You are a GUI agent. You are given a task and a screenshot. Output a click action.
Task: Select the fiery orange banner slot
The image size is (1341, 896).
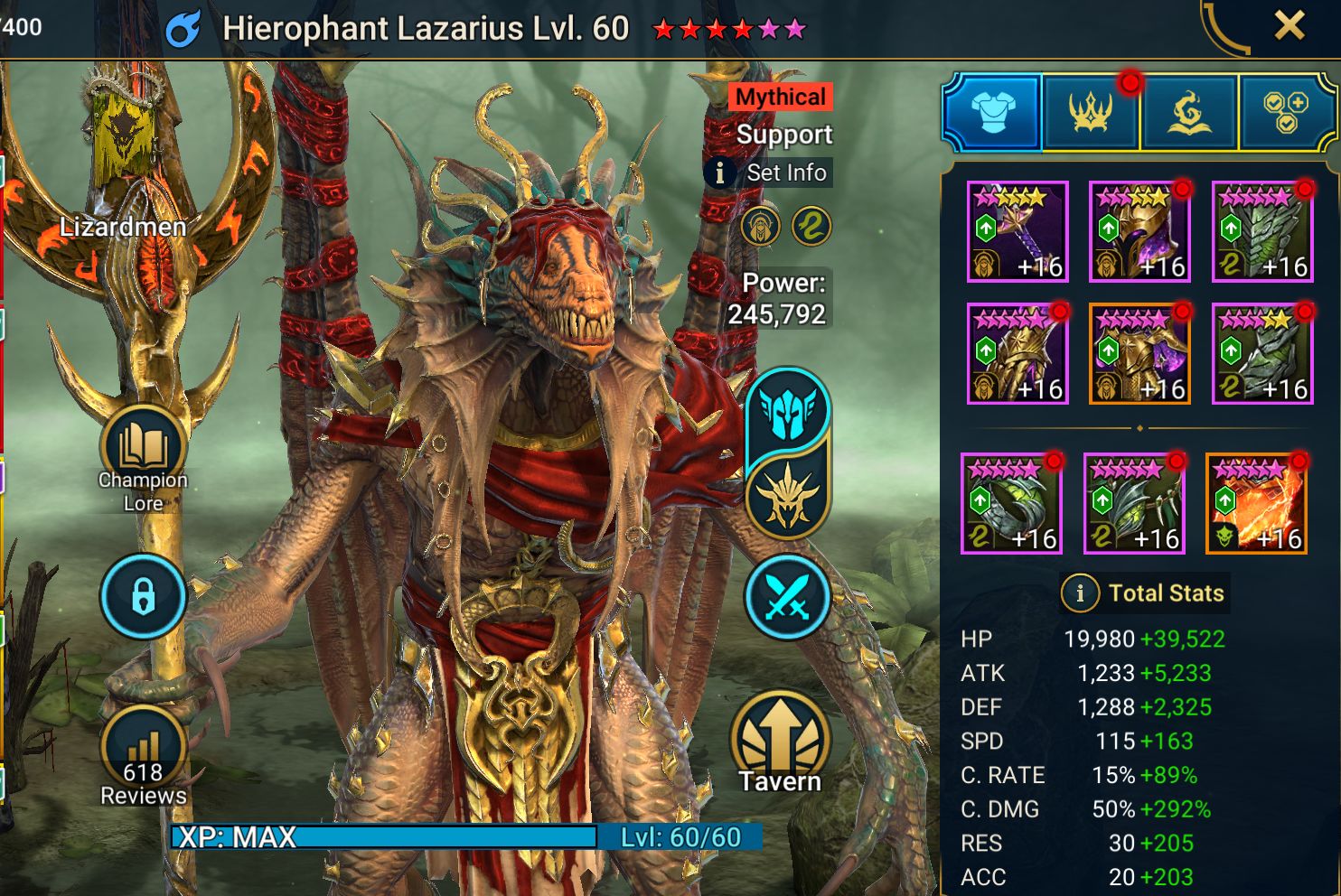pyautogui.click(x=1256, y=504)
